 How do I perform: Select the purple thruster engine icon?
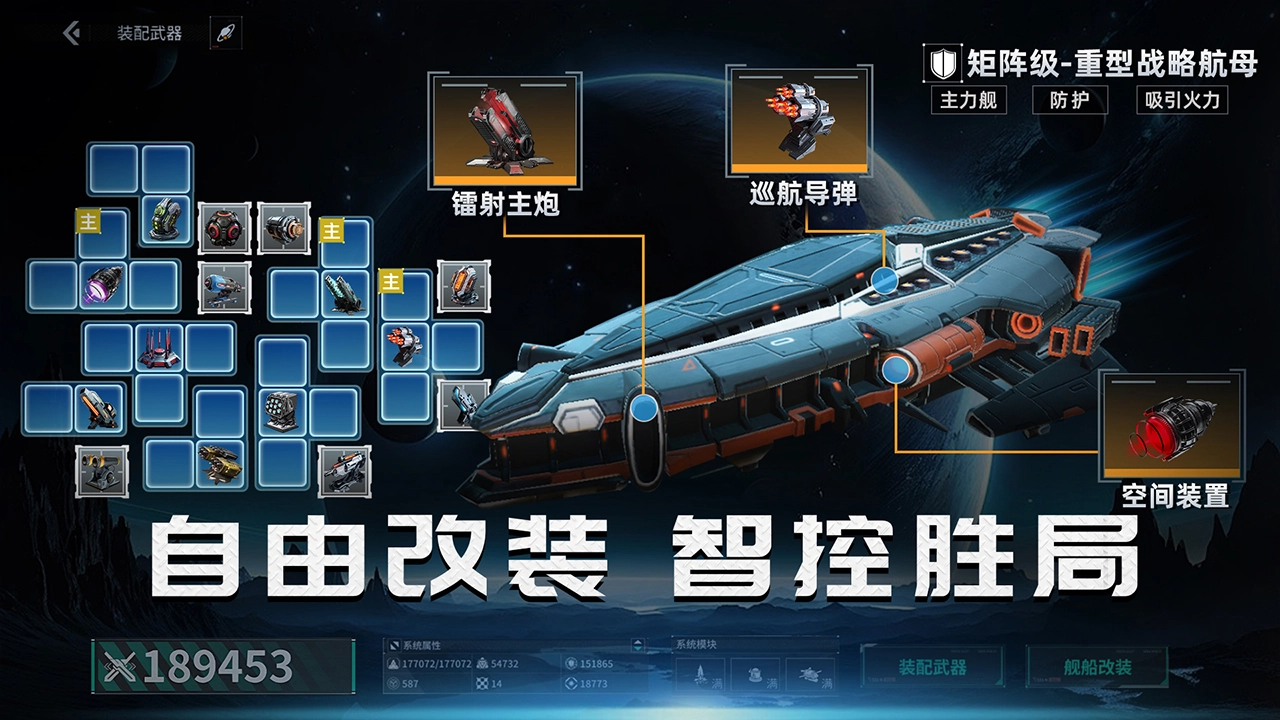tap(103, 285)
